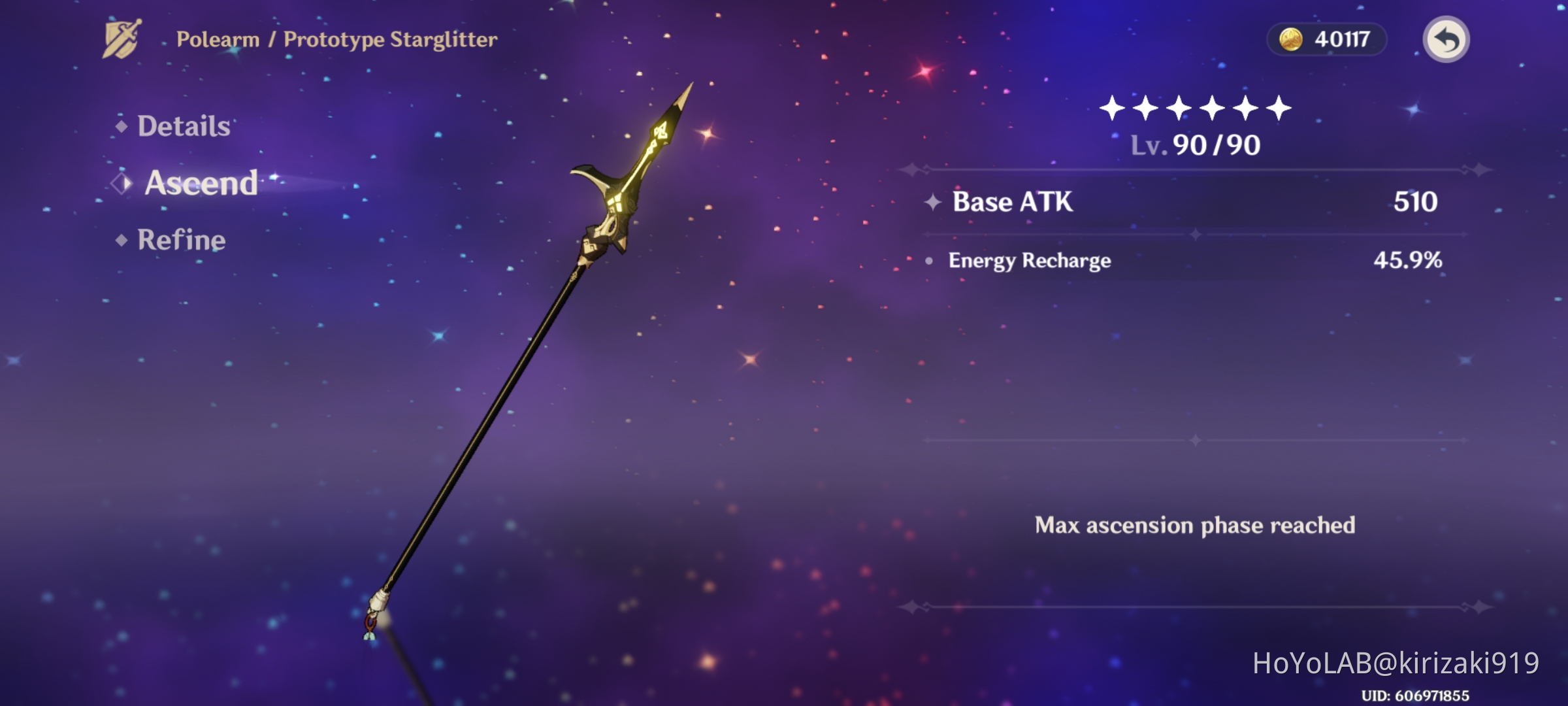Click the Max ascension phase reached text
Viewport: 1568px width, 706px height.
click(1194, 524)
